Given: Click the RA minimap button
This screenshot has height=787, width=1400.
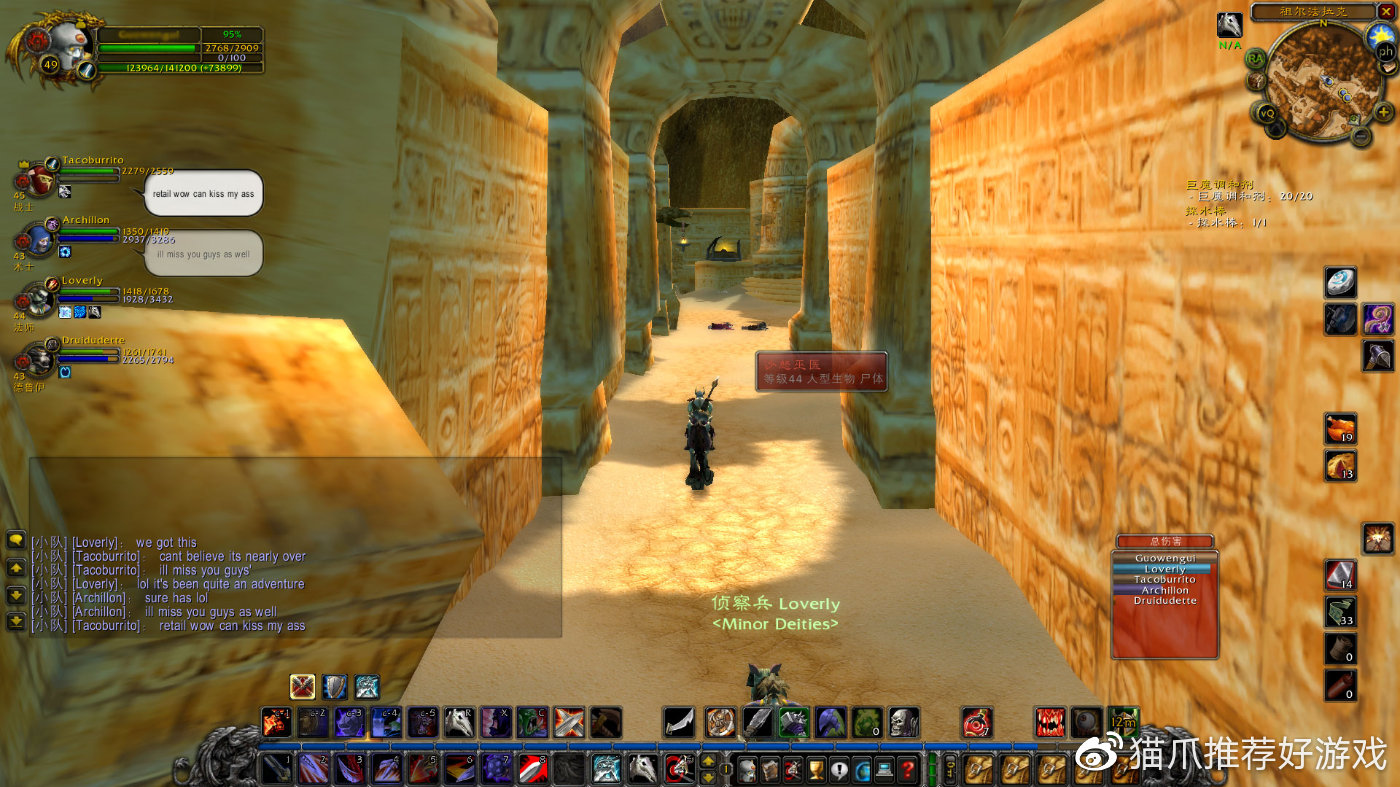Looking at the screenshot, I should point(1256,58).
